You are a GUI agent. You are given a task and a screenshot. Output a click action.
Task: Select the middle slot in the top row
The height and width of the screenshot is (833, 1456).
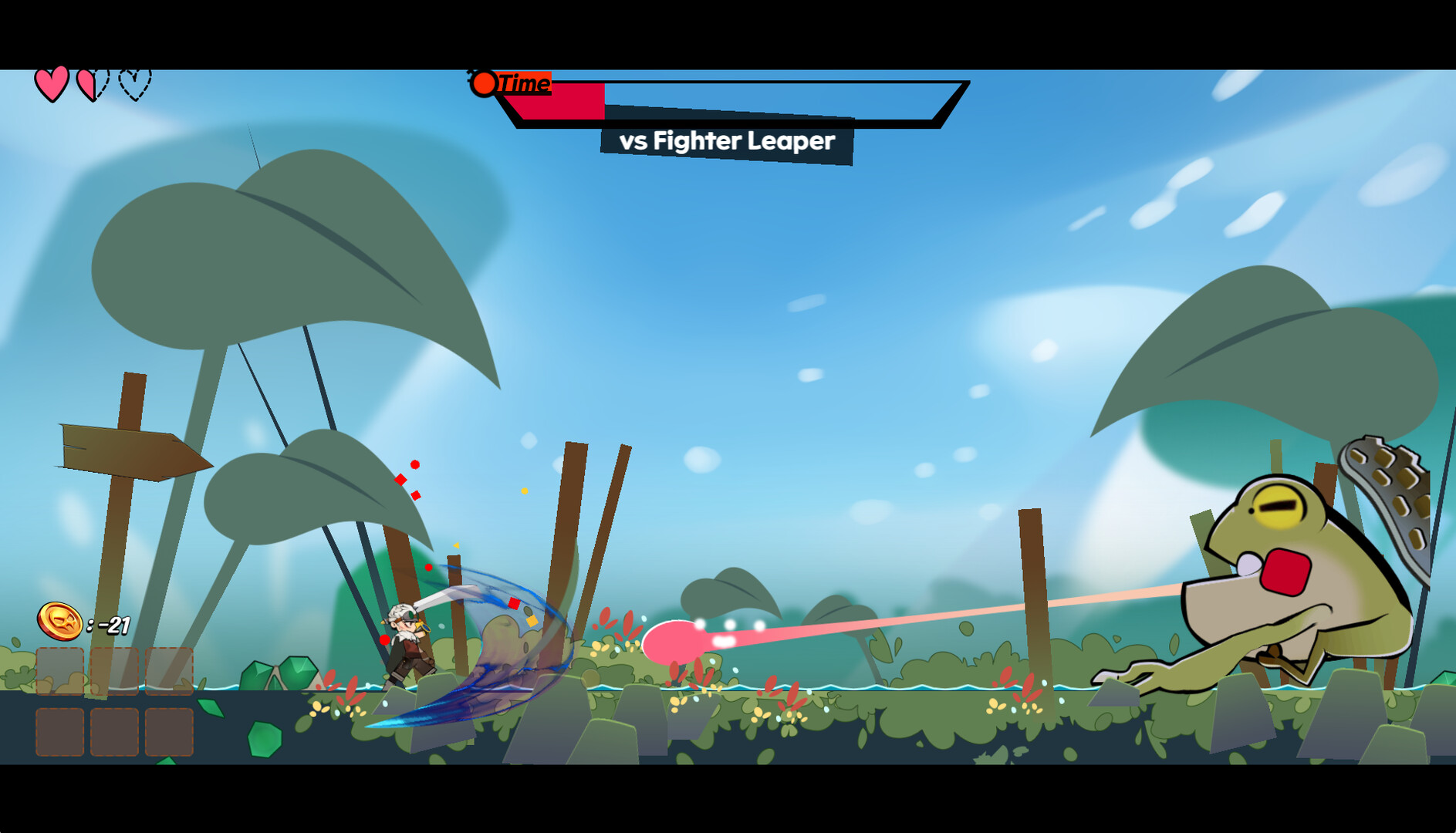click(116, 669)
